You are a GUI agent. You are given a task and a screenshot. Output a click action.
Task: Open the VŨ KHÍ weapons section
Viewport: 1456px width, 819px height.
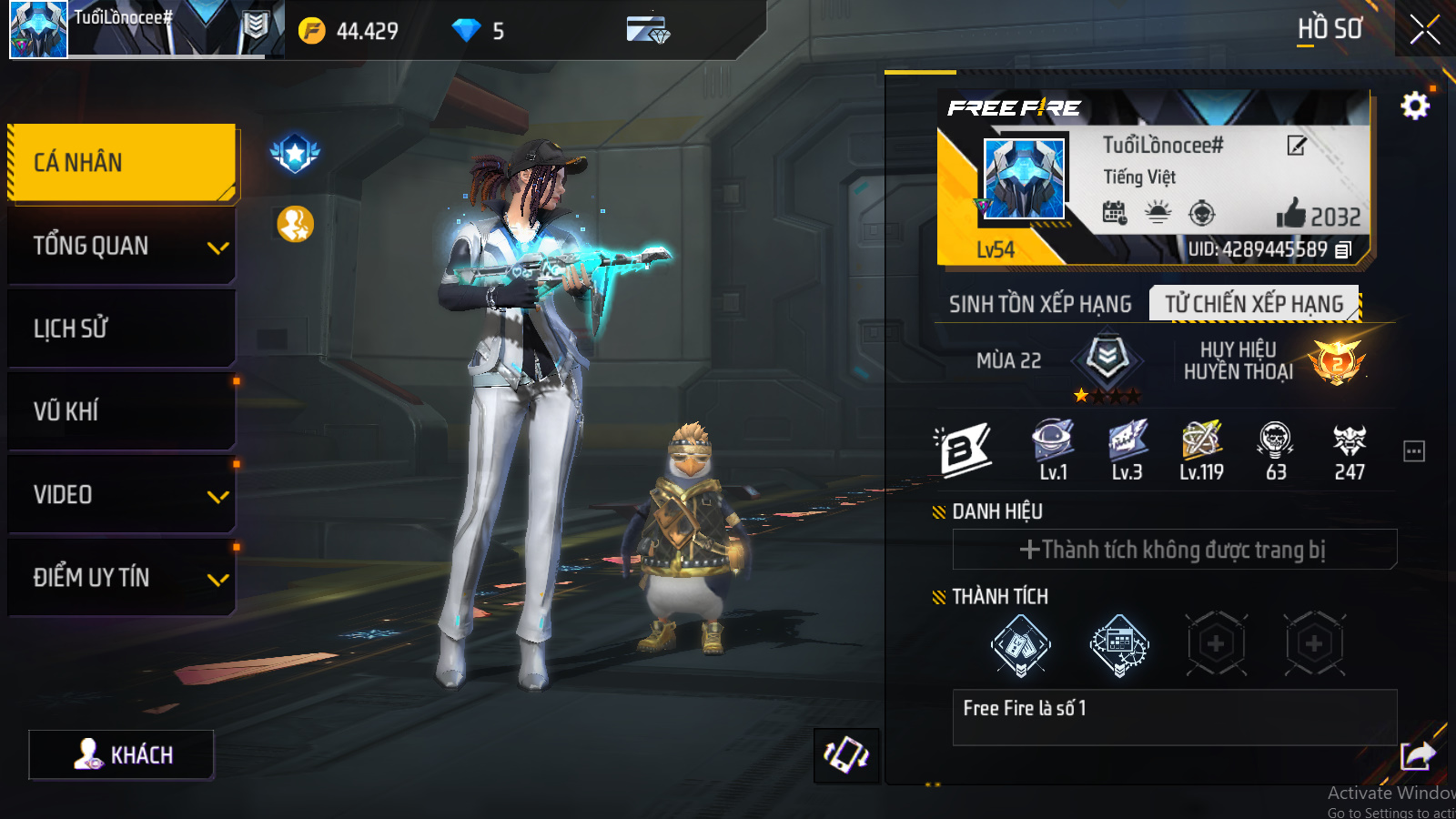(x=122, y=411)
